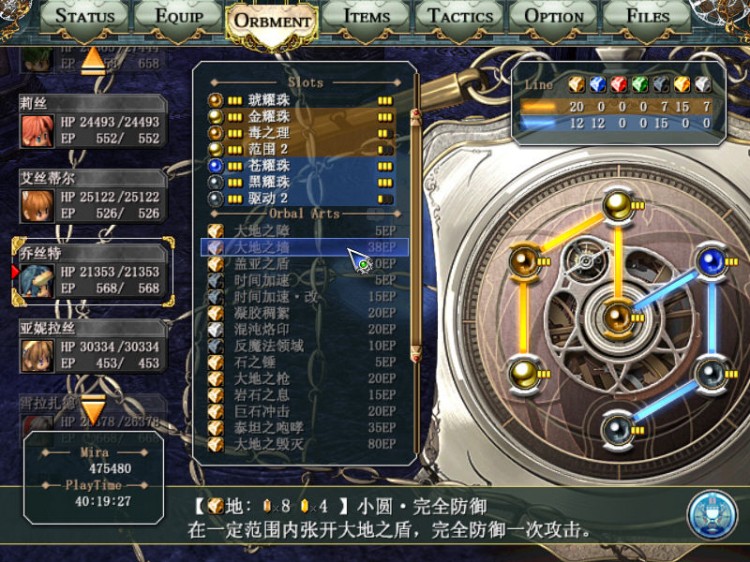The height and width of the screenshot is (562, 750).
Task: Select the 琥耀珠 quartz slot row
Action: 300,100
